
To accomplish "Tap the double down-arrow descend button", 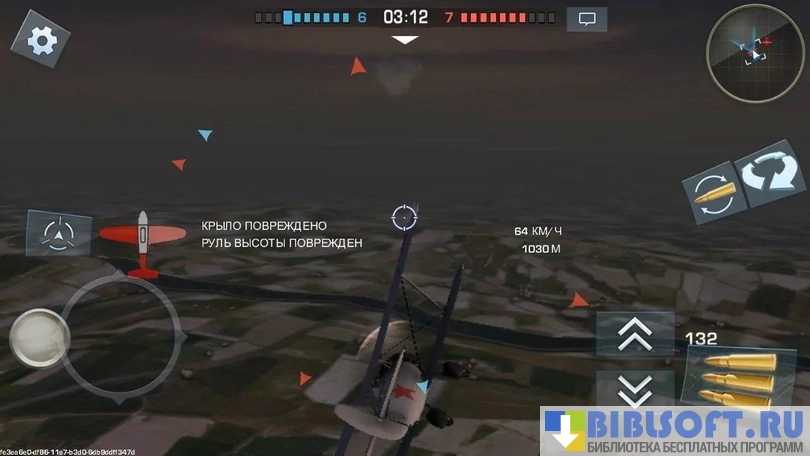I will [635, 390].
